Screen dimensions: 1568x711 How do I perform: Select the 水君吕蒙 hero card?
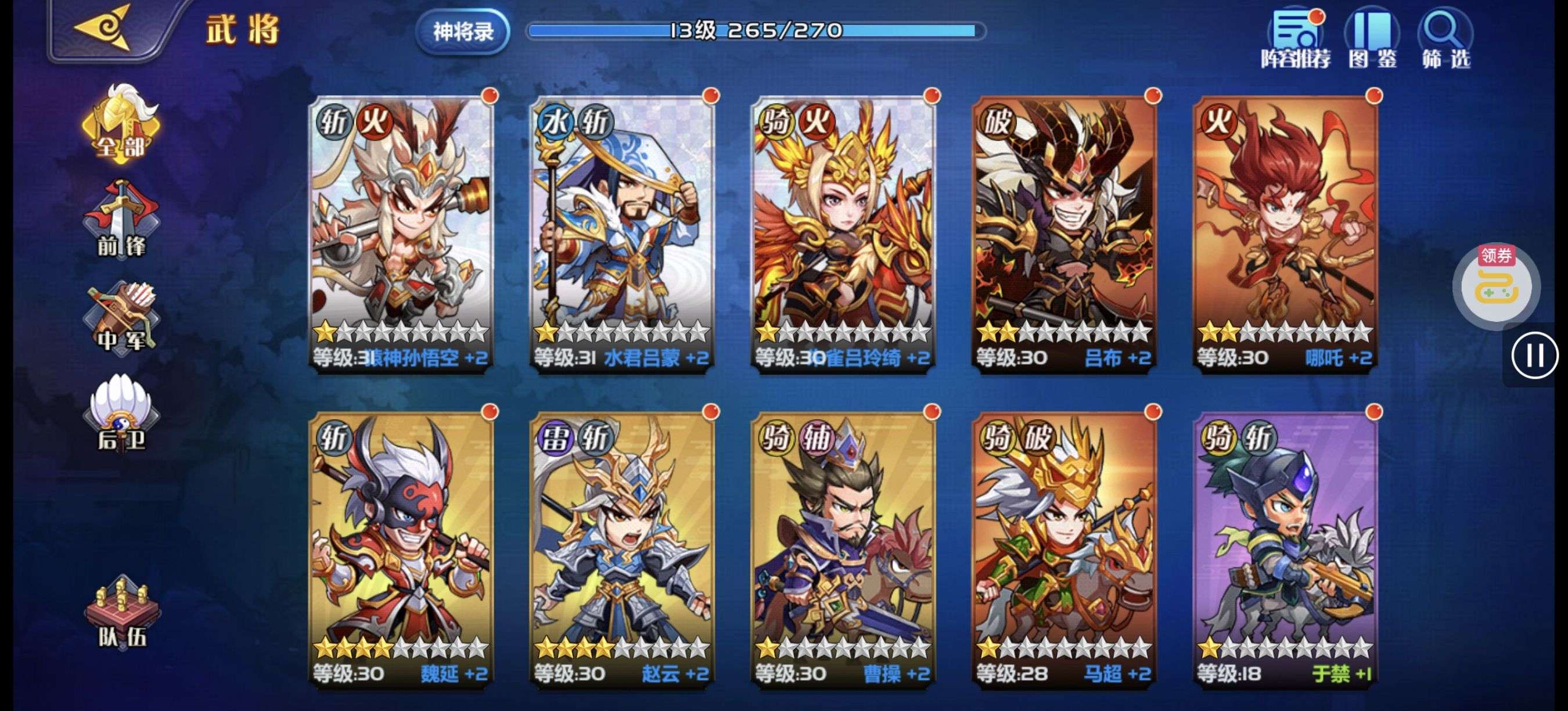click(622, 231)
